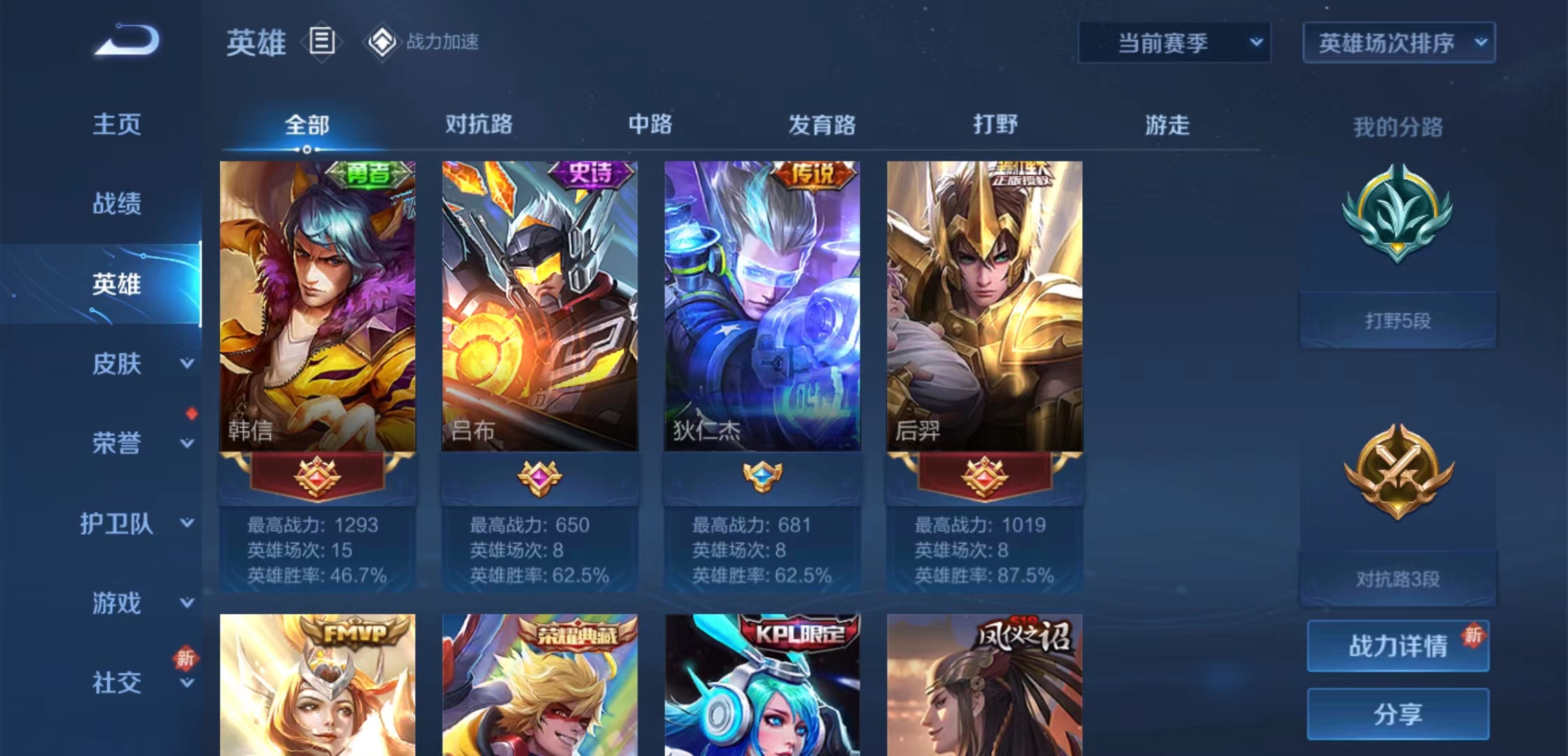The width and height of the screenshot is (1568, 756).
Task: Open the 当前赛季 season dropdown
Action: 1172,42
